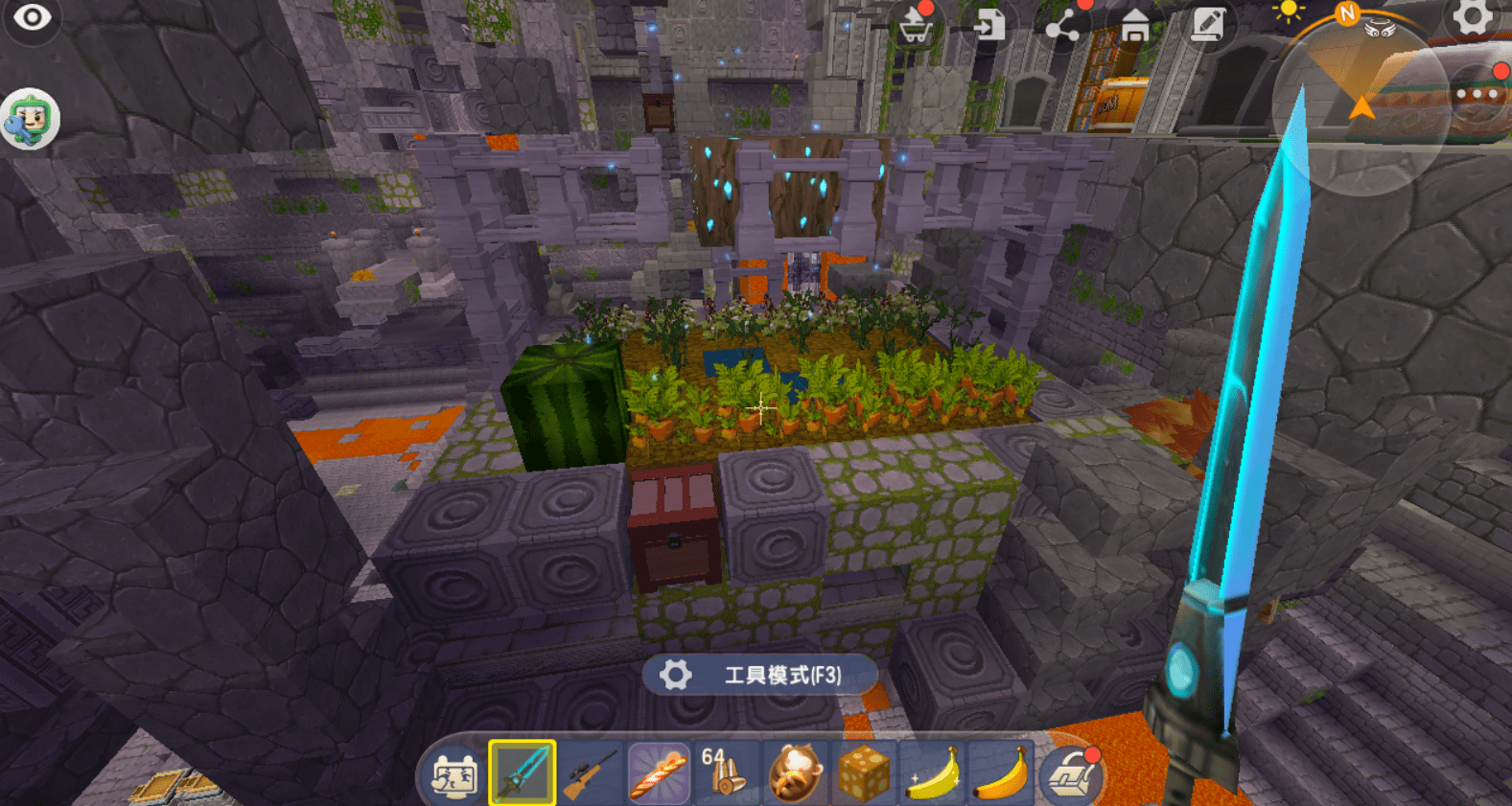Open the cat face emote button

(454, 774)
